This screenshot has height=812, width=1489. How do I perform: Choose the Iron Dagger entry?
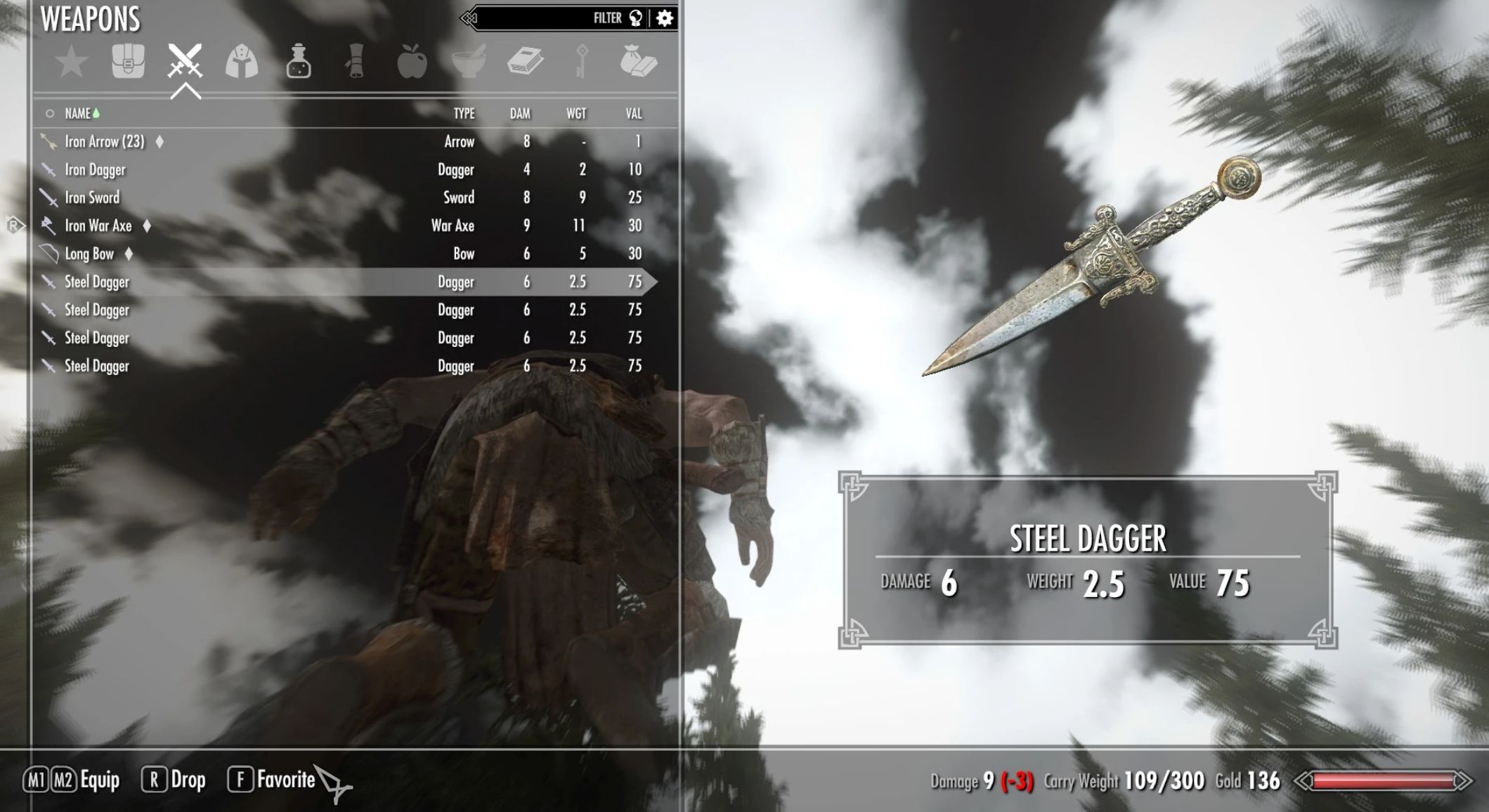tap(96, 170)
